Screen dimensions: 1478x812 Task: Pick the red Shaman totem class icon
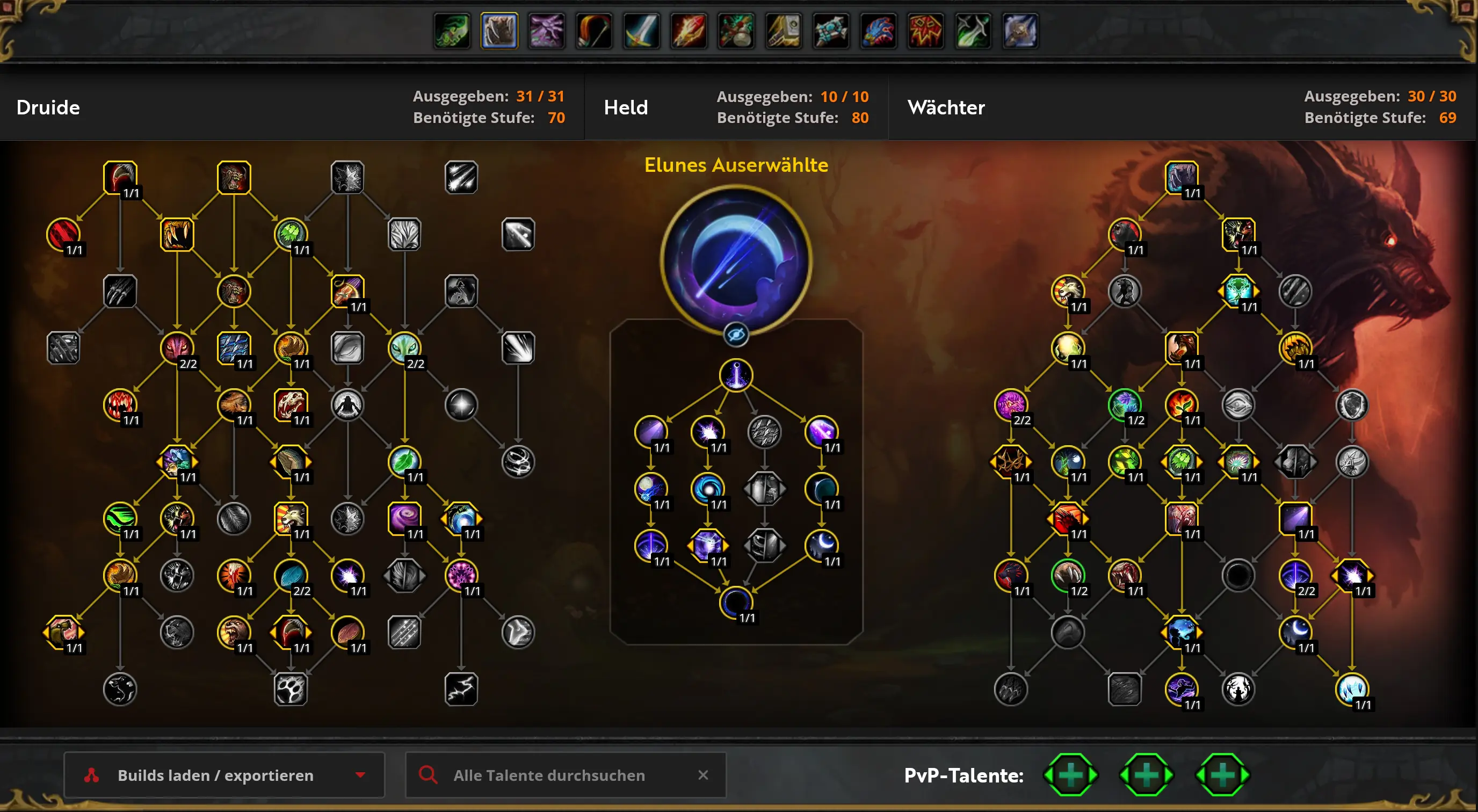[x=925, y=31]
